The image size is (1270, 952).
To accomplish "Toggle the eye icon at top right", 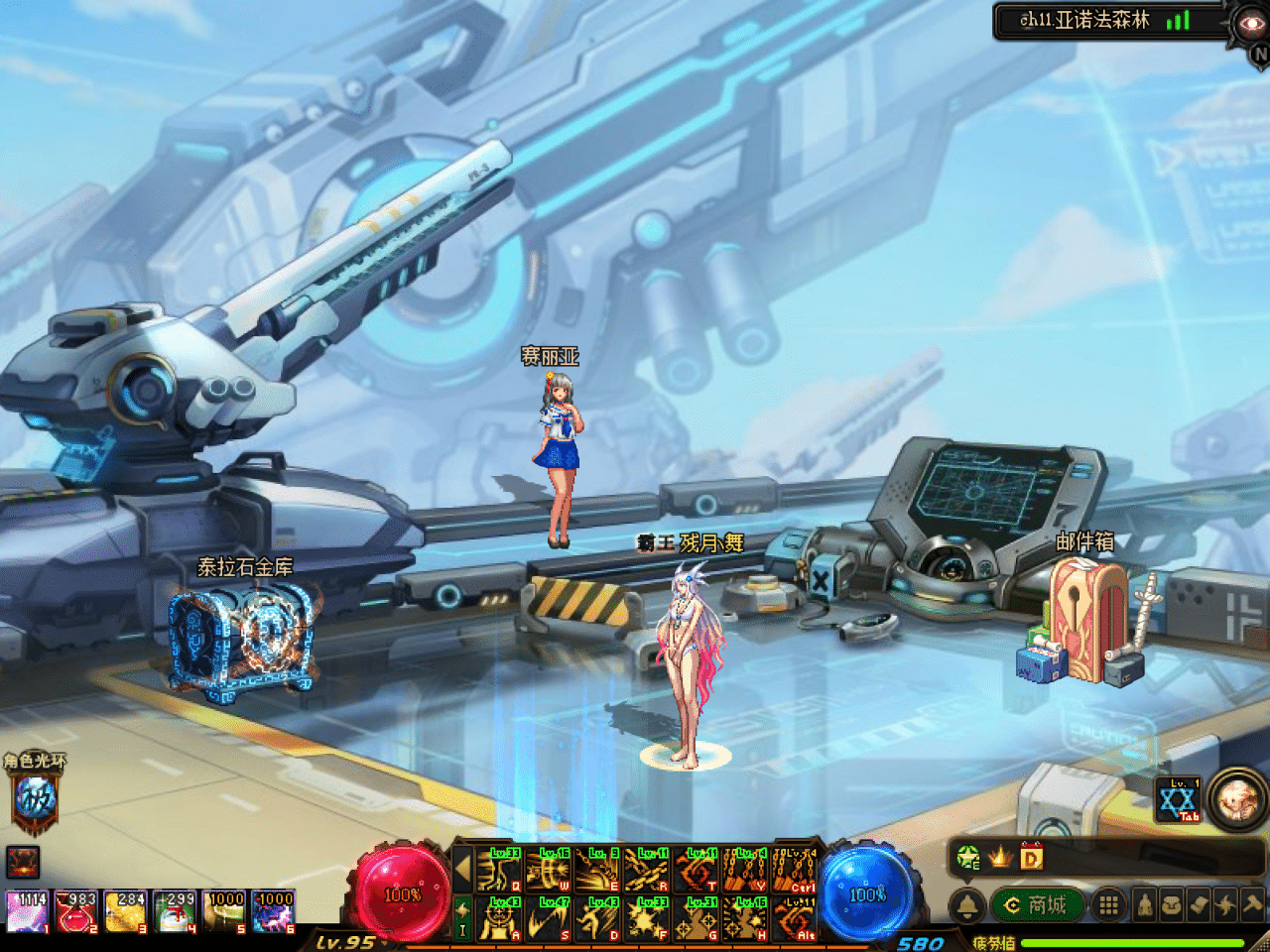I will coord(1251,22).
